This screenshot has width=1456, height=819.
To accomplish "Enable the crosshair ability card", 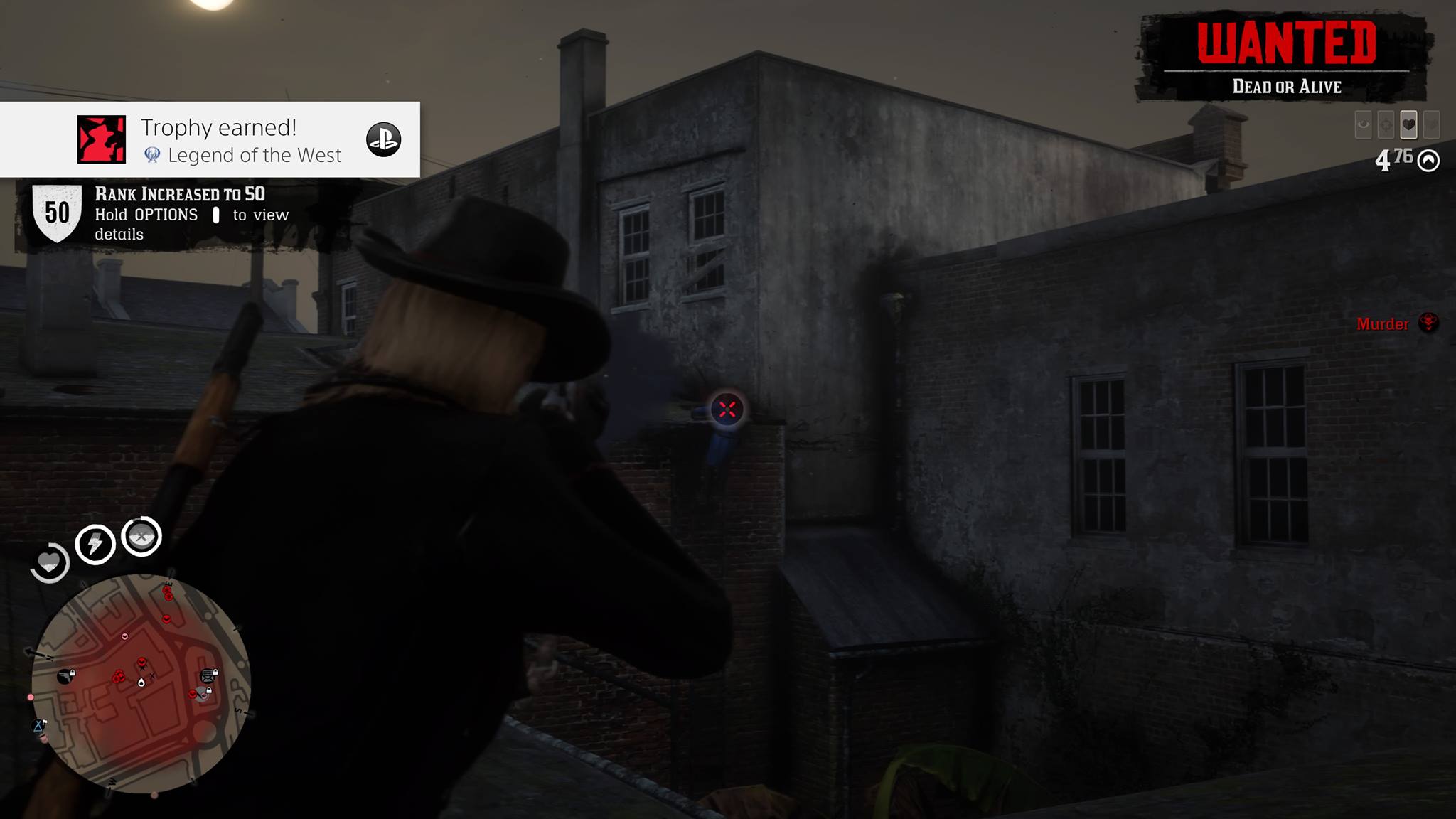I will click(x=1386, y=124).
